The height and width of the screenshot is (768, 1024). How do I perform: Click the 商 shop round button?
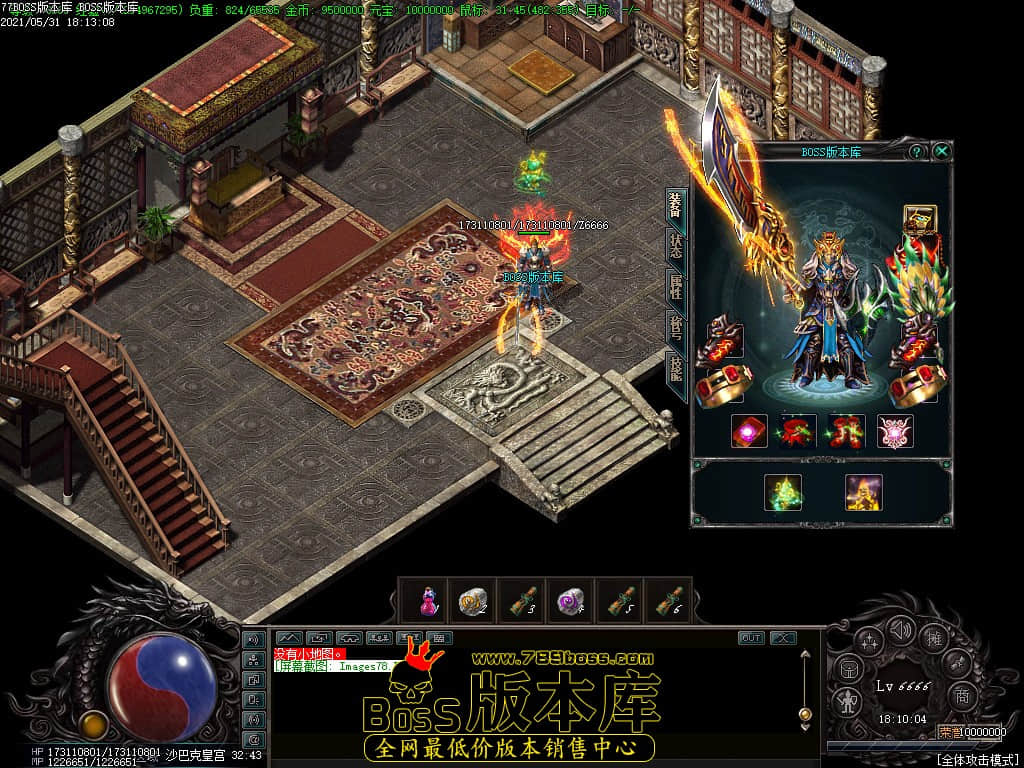(962, 695)
